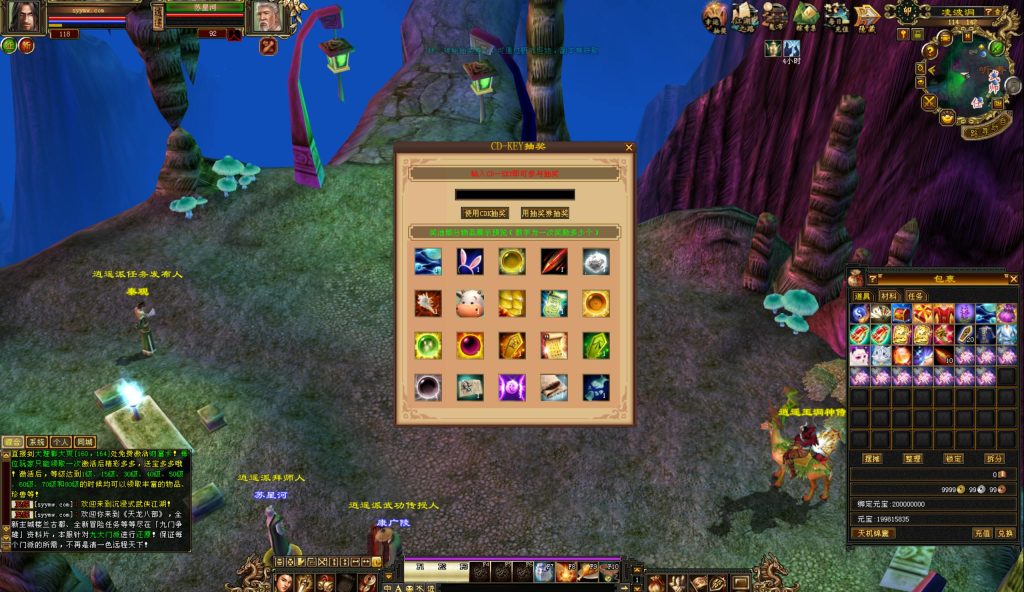Image resolution: width=1024 pixels, height=592 pixels.
Task: Click the 充值 recharge button
Action: pyautogui.click(x=982, y=533)
